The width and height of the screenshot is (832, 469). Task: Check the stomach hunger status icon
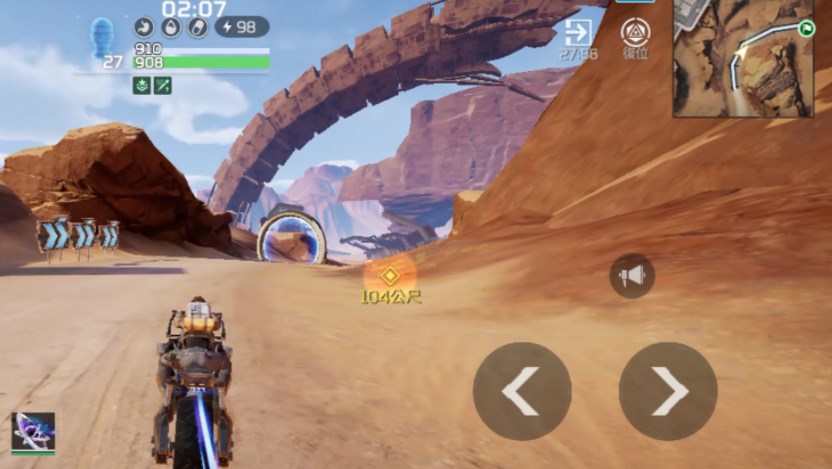click(144, 27)
